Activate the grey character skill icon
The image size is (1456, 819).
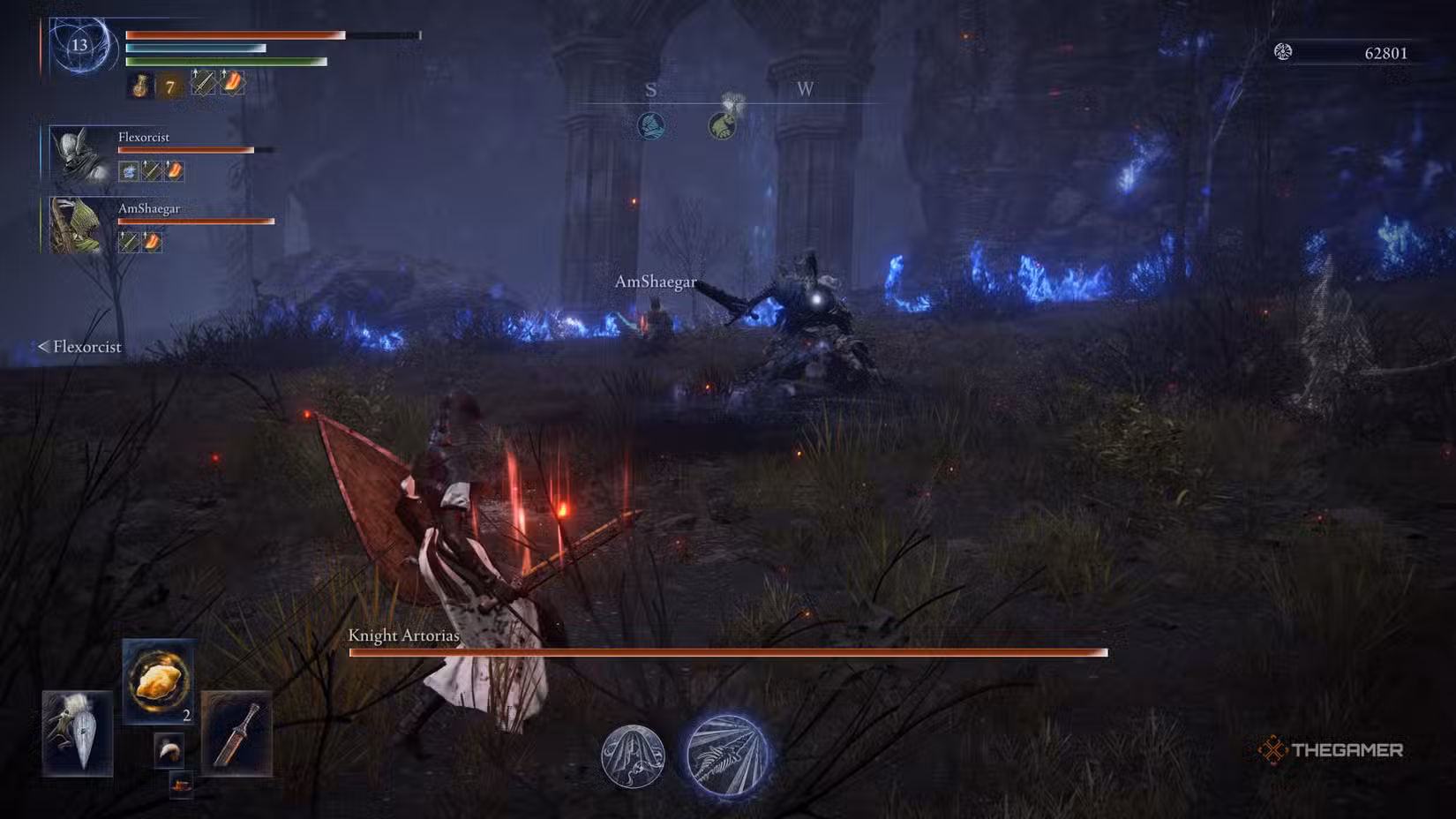coord(633,756)
